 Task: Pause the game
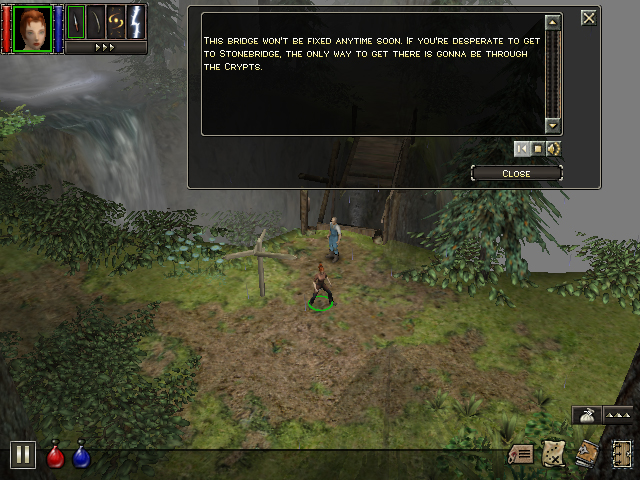(22, 455)
